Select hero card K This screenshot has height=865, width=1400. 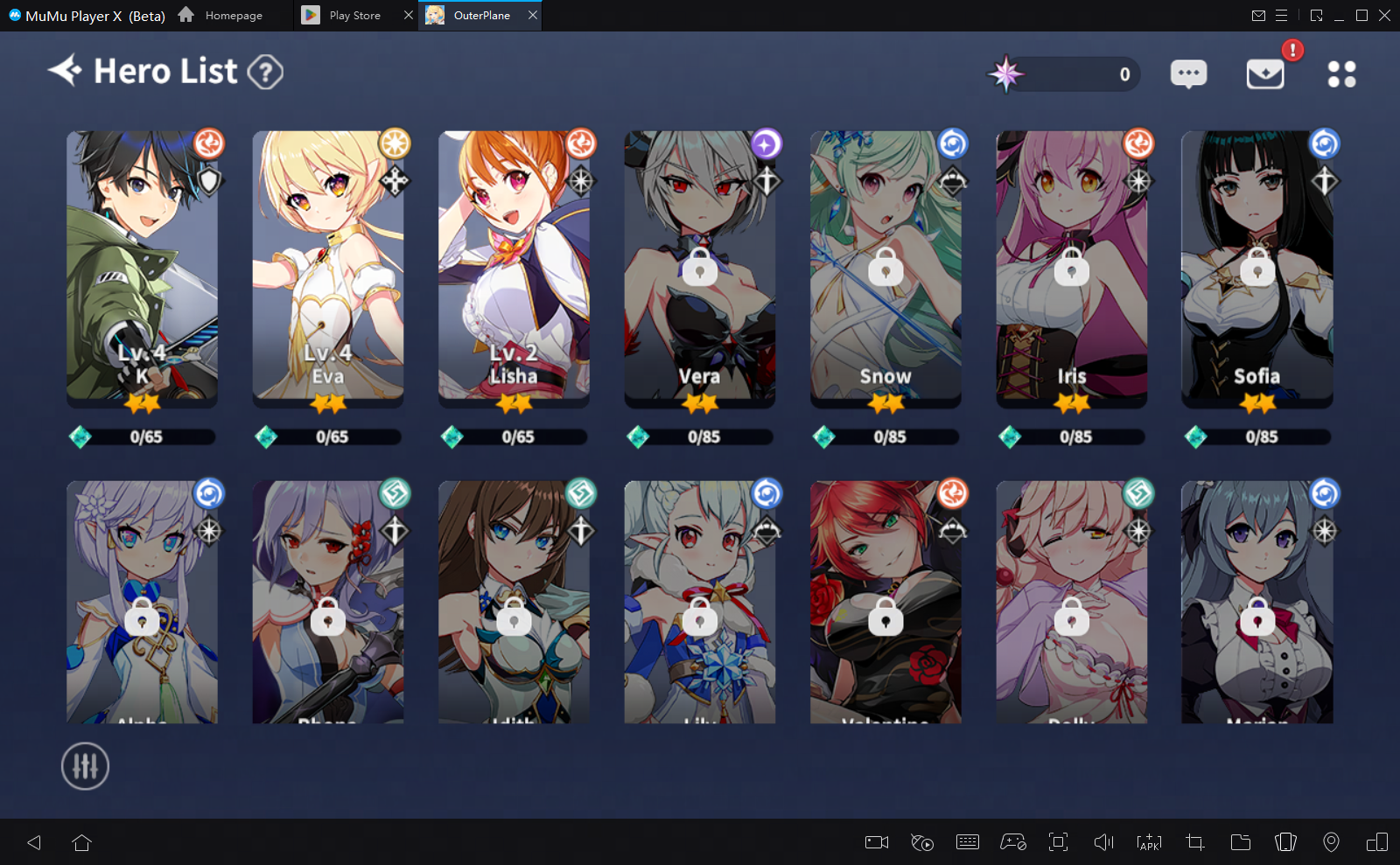point(142,267)
